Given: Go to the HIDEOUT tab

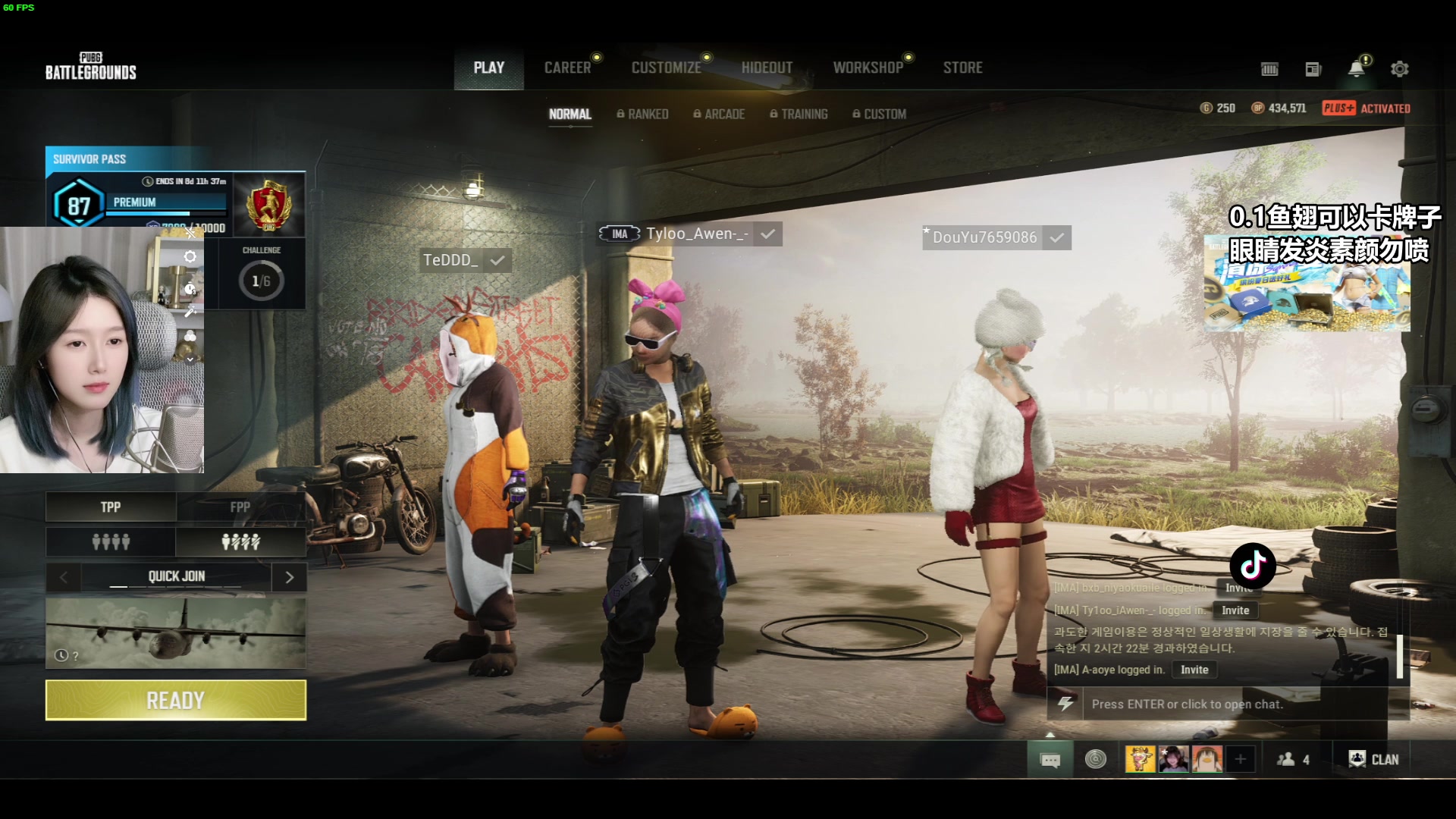Looking at the screenshot, I should [767, 68].
